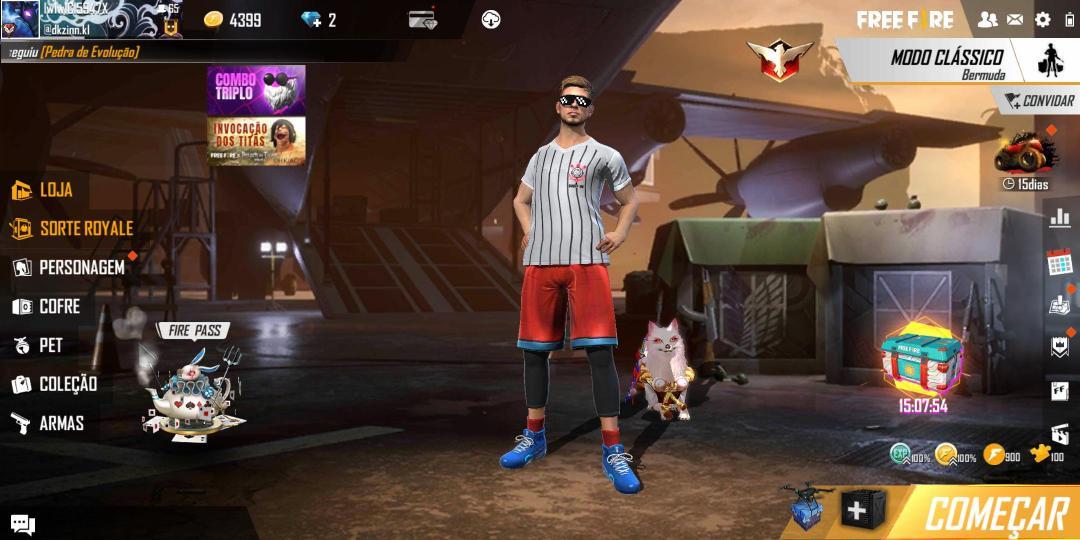Click the COMEÇAR start button
This screenshot has height=540, width=1080.
tap(994, 514)
